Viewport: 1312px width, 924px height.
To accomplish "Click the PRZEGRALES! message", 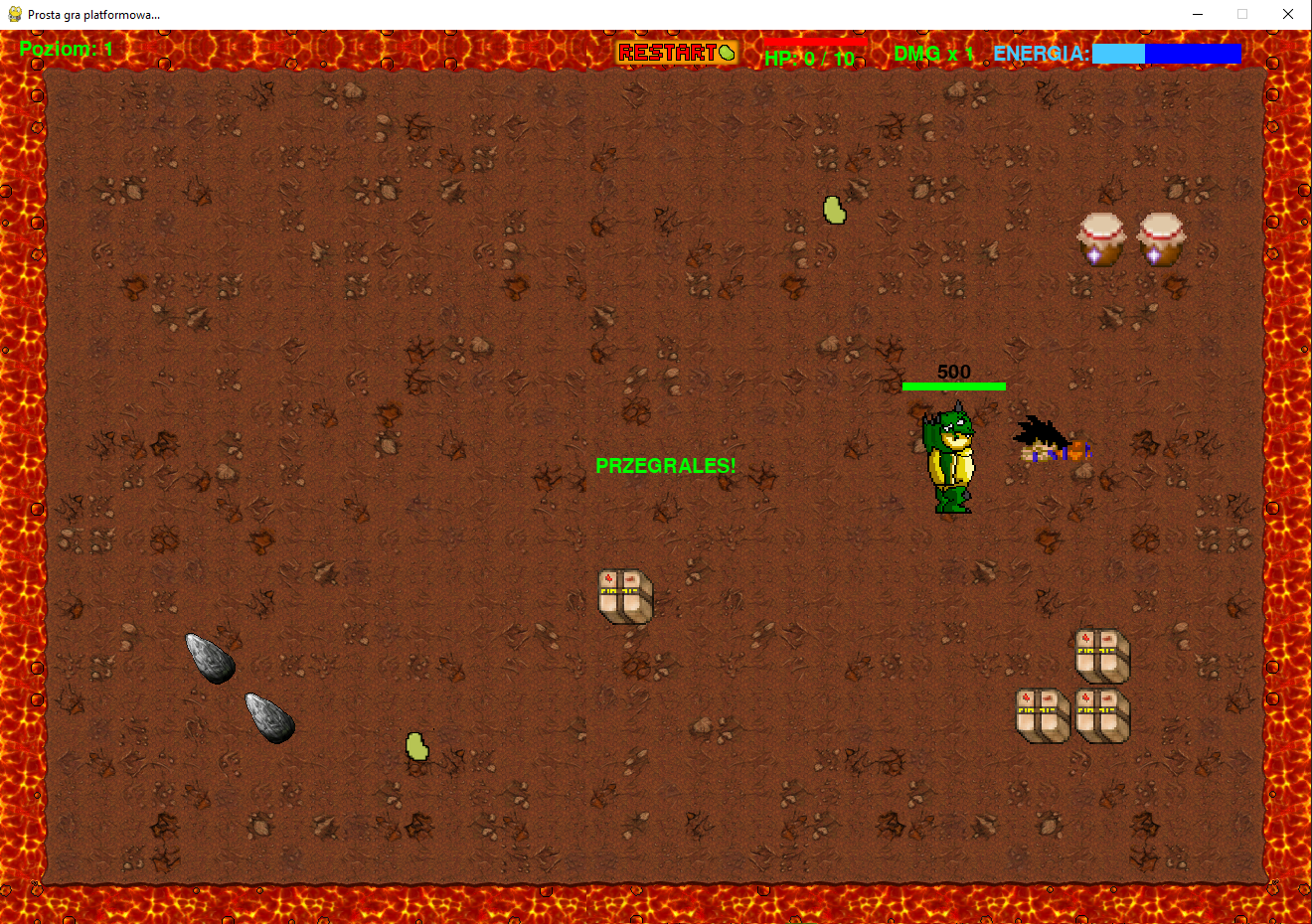I will click(665, 465).
